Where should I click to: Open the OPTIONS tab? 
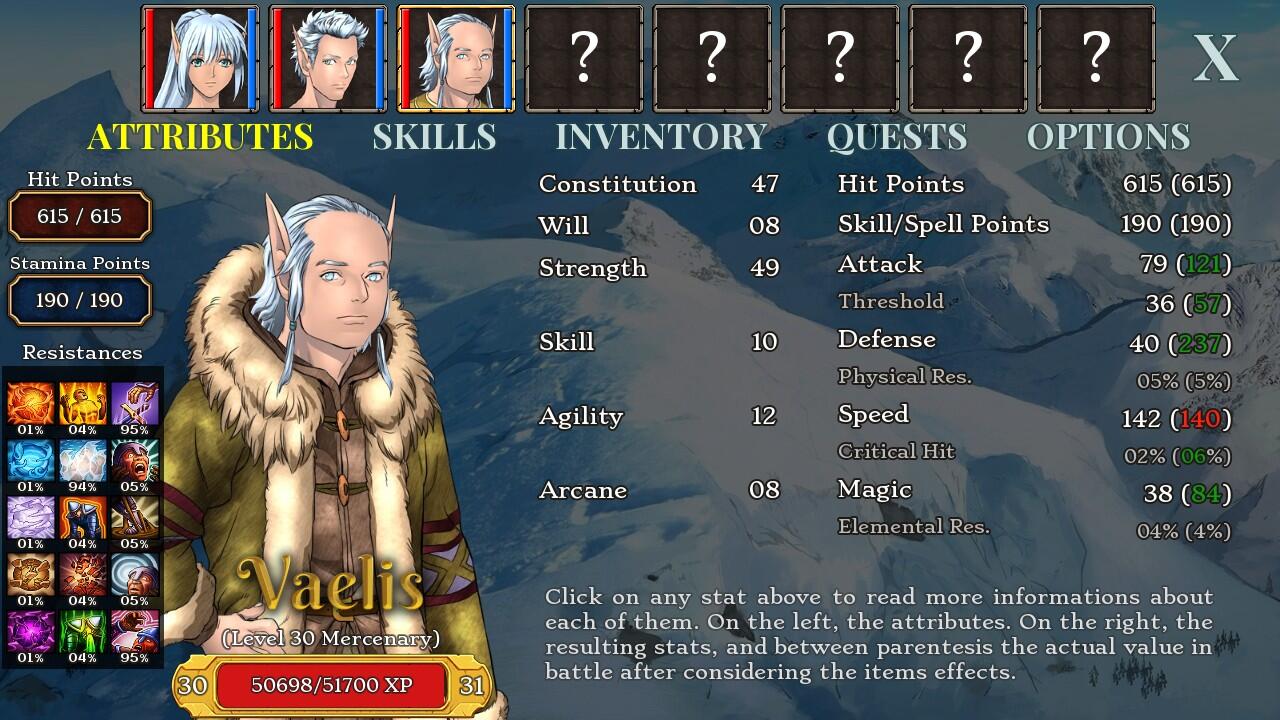[1110, 136]
